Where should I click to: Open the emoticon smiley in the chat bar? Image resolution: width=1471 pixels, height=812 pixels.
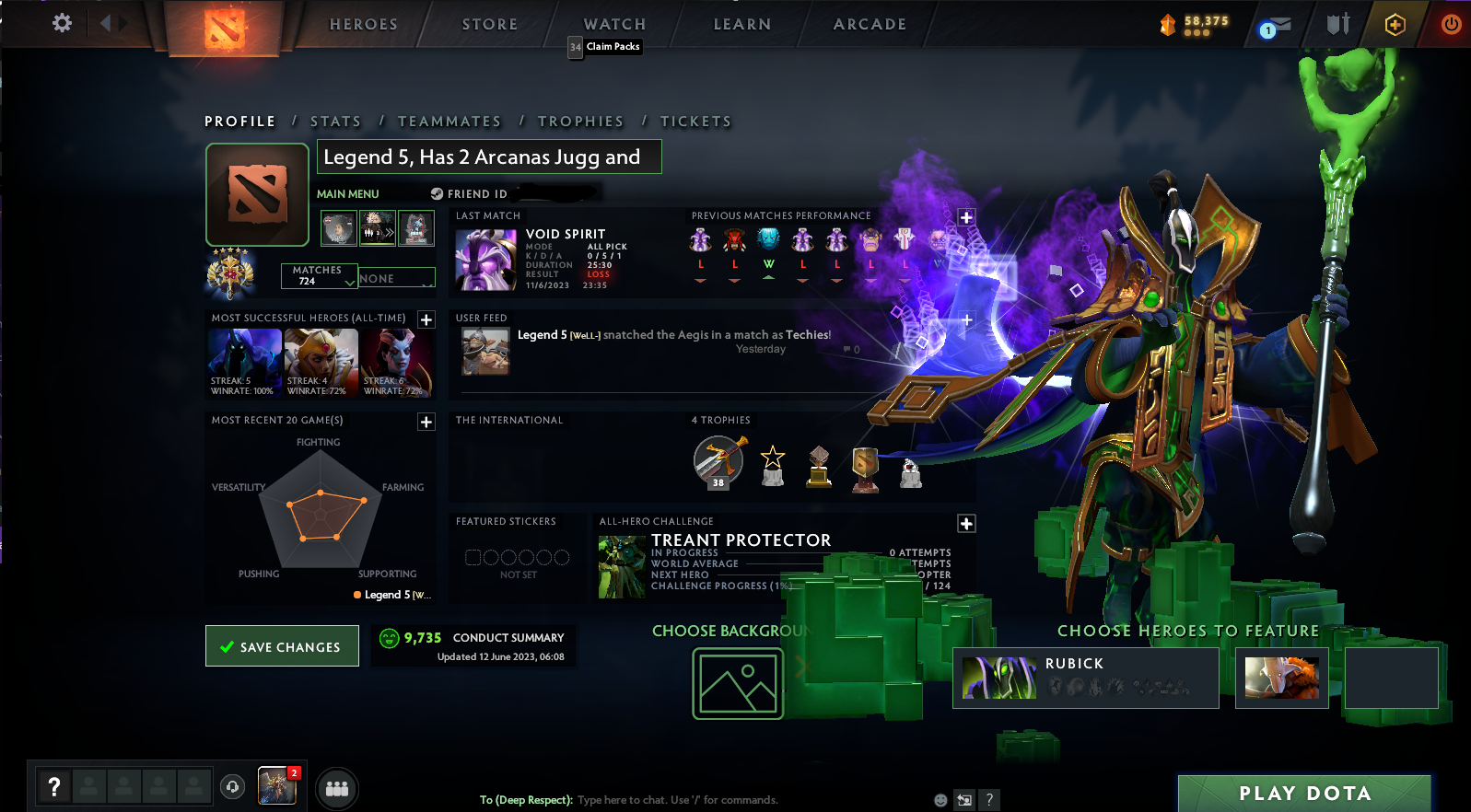940,800
